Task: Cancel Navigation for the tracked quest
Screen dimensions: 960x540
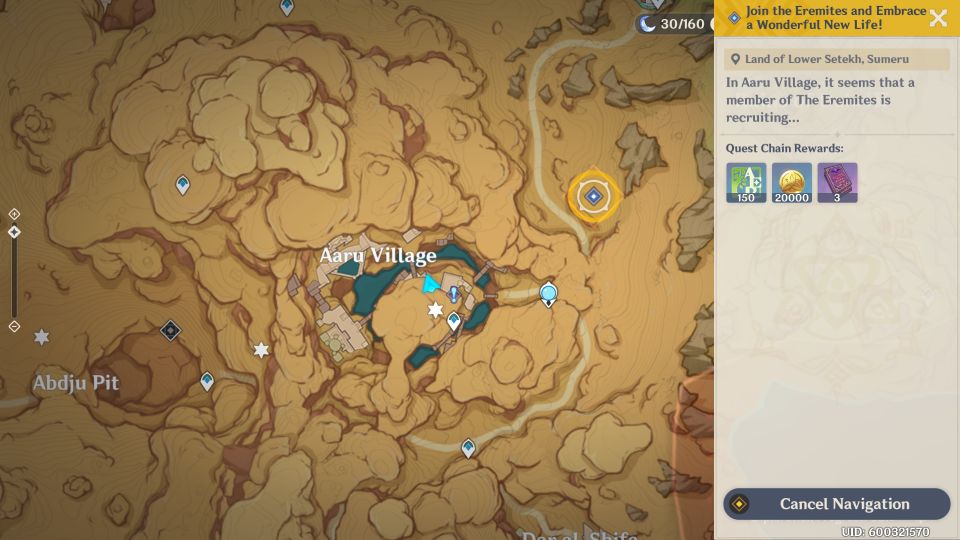Action: click(x=836, y=504)
